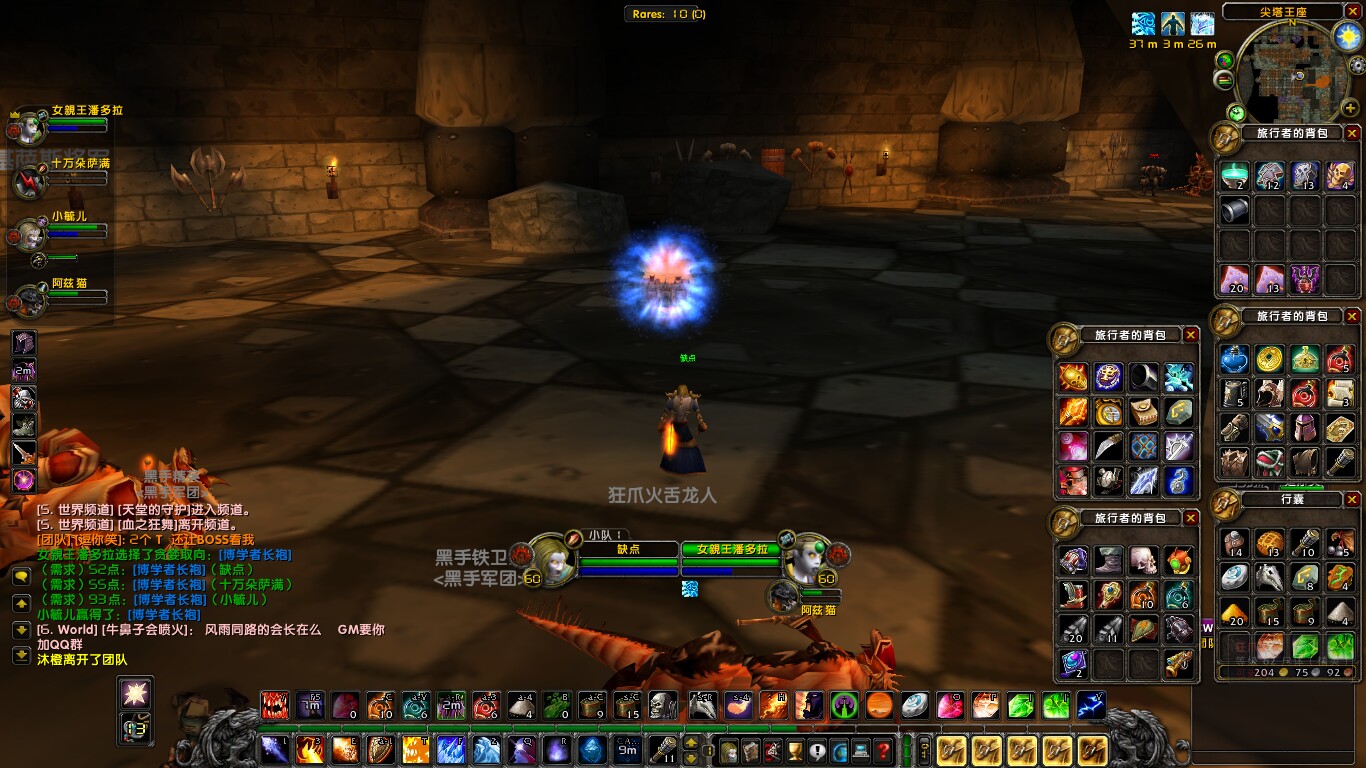This screenshot has width=1366, height=768.
Task: Open tracking options via the minimap gear icon
Action: point(1357,64)
